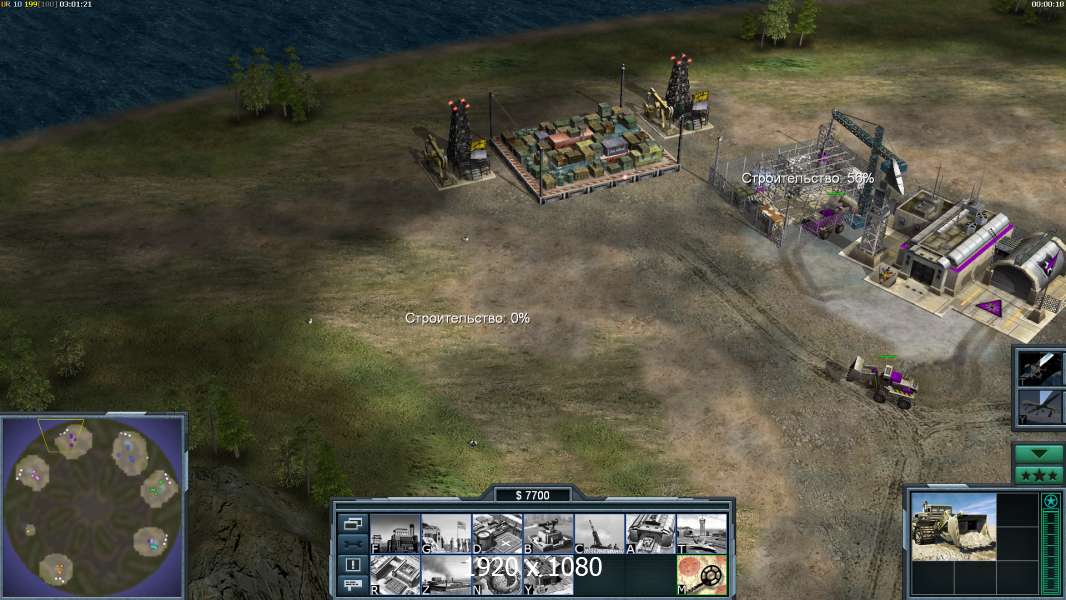Activate the mine detector command marked M
The image size is (1066, 600).
point(701,575)
